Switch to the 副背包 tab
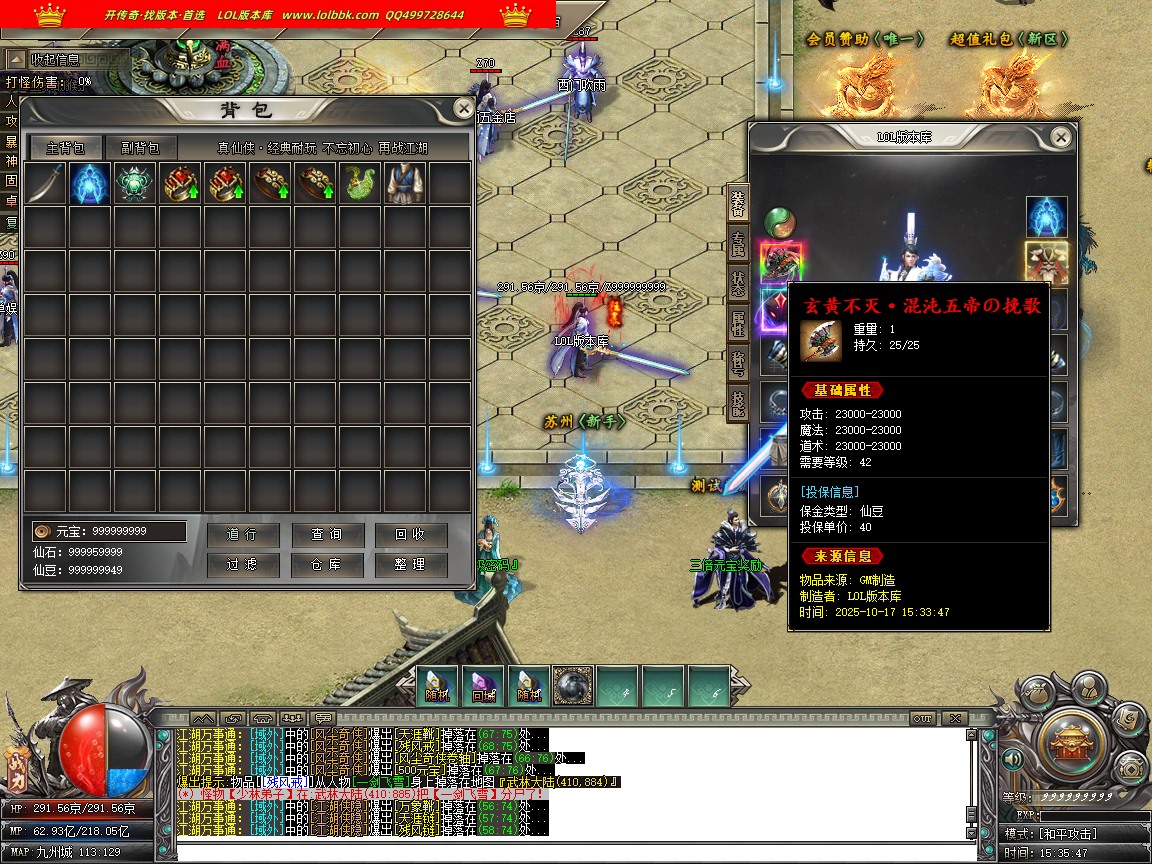The image size is (1152, 864). tap(140, 148)
